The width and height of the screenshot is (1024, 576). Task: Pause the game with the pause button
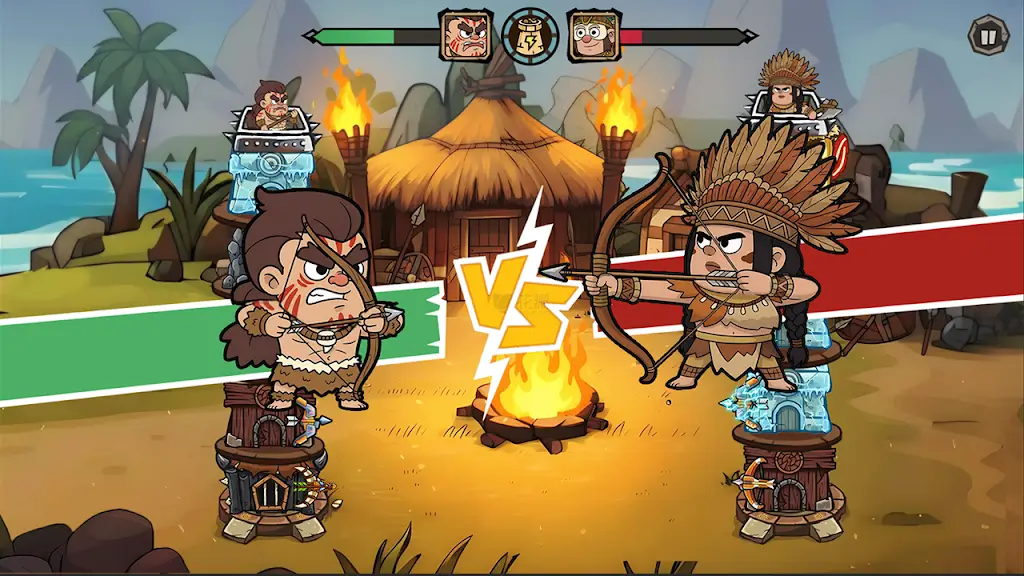coord(988,37)
